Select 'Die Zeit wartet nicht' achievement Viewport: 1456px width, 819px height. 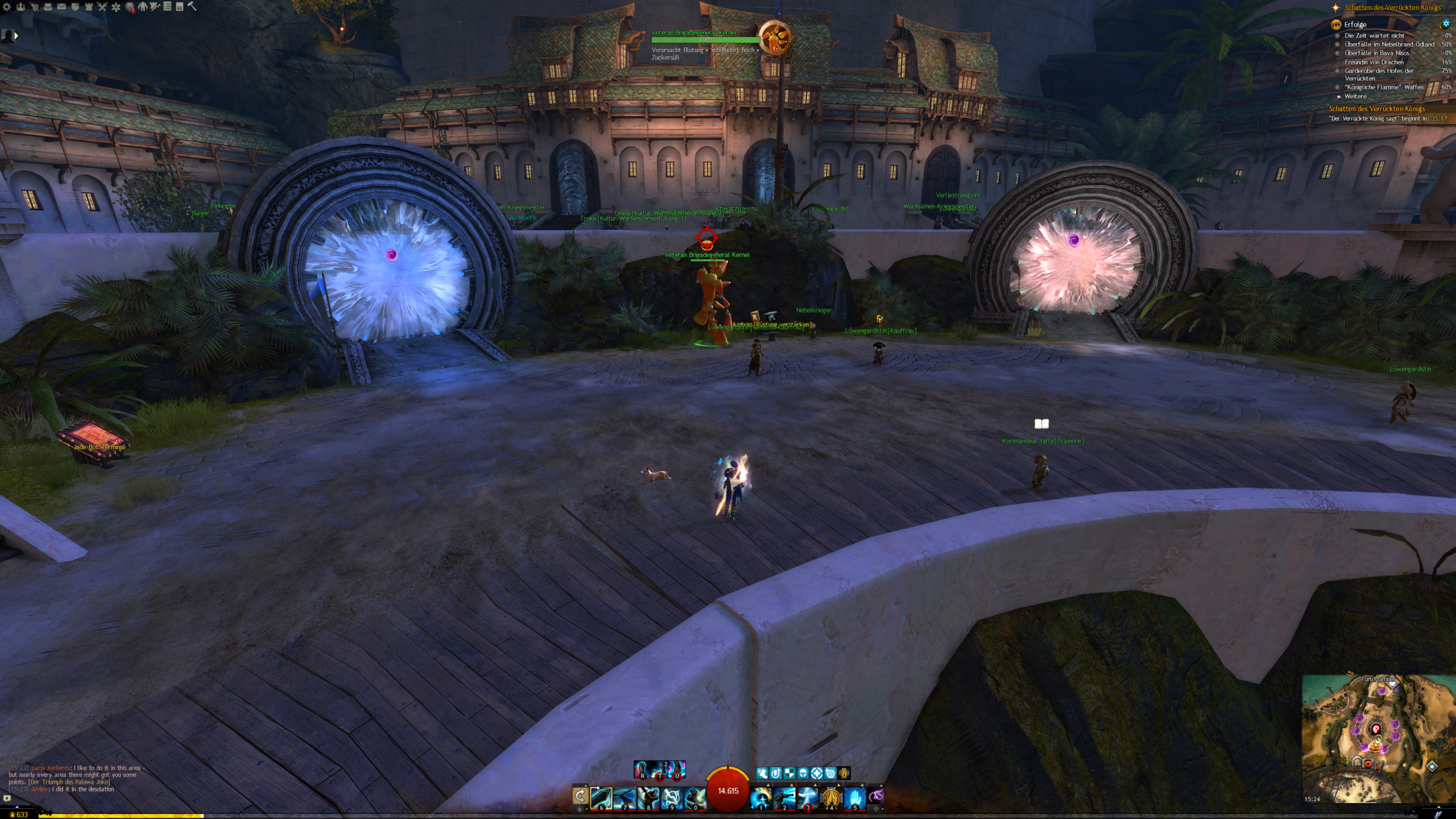click(x=1374, y=35)
